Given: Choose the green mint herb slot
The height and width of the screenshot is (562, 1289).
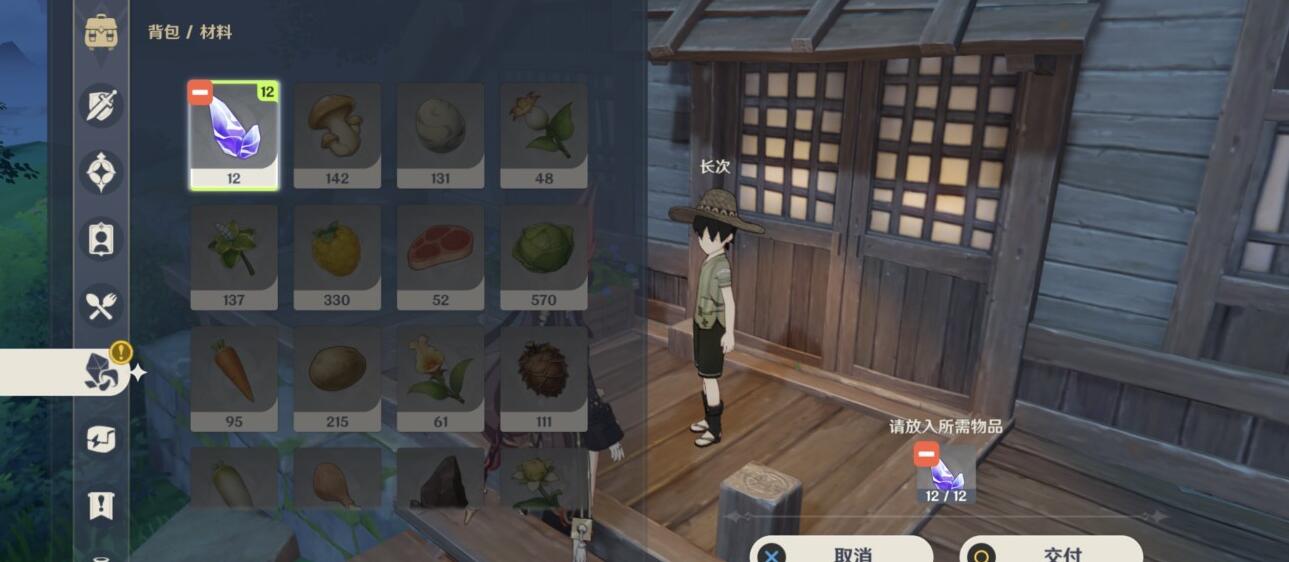Looking at the screenshot, I should (234, 257).
